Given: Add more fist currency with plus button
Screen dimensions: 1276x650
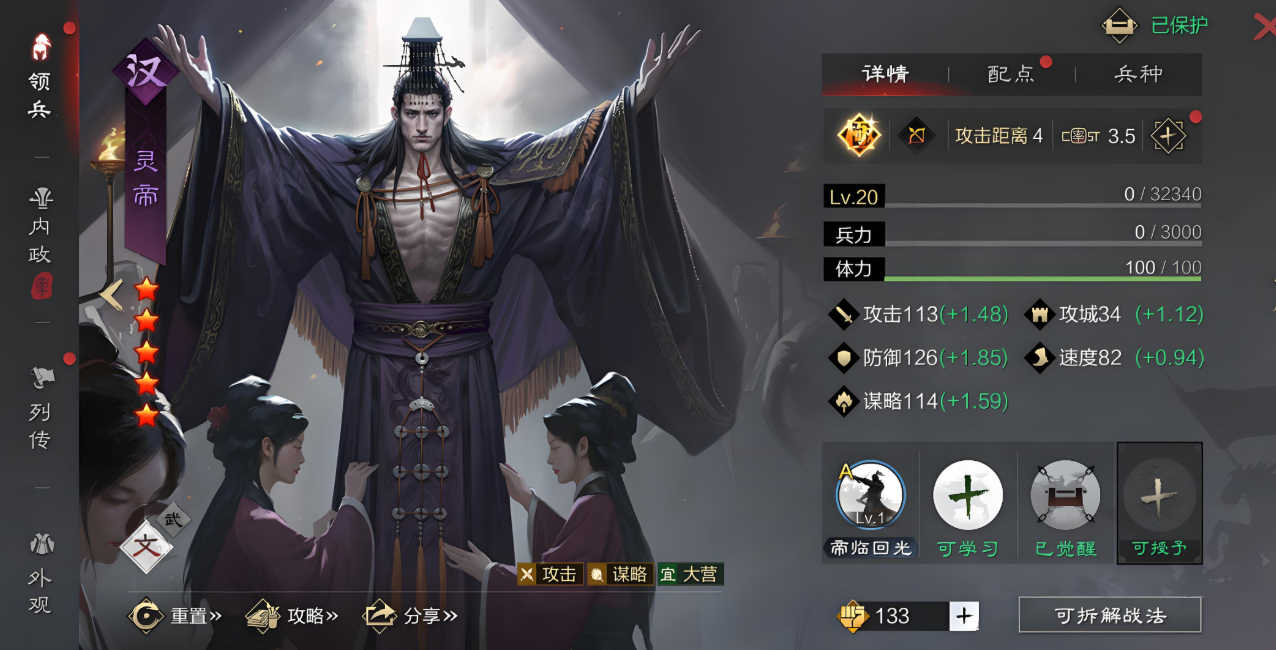Looking at the screenshot, I should [x=964, y=616].
